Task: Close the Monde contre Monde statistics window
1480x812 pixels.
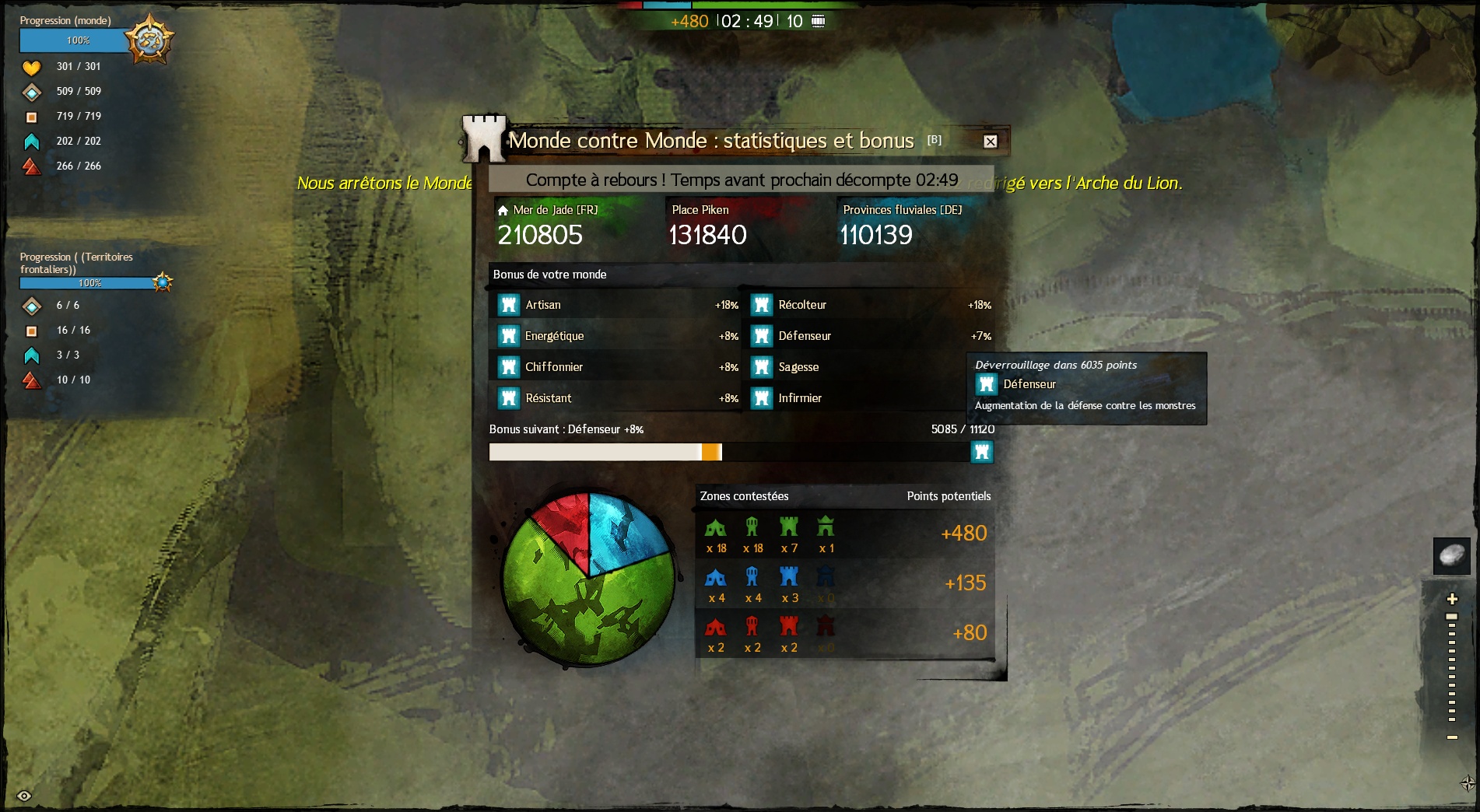Action: pyautogui.click(x=990, y=142)
